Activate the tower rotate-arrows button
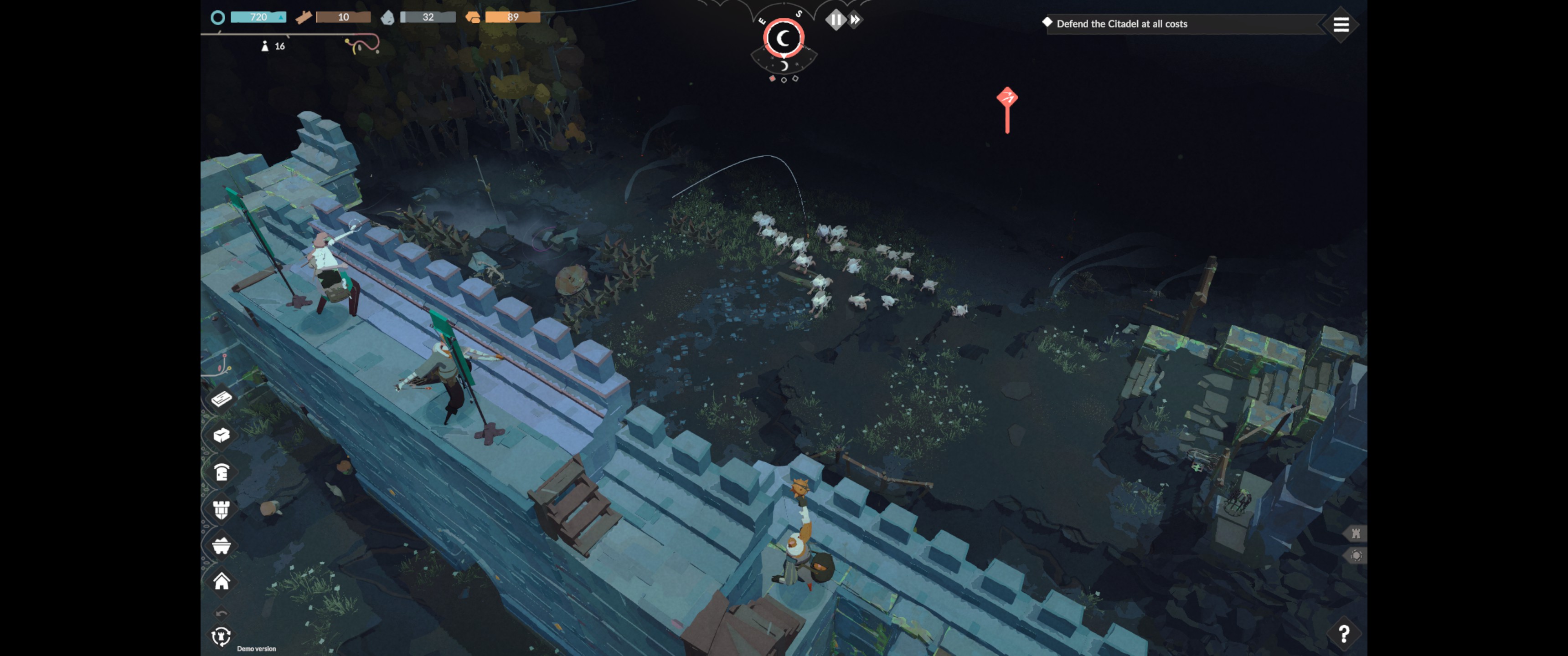Image resolution: width=1568 pixels, height=656 pixels. point(222,636)
